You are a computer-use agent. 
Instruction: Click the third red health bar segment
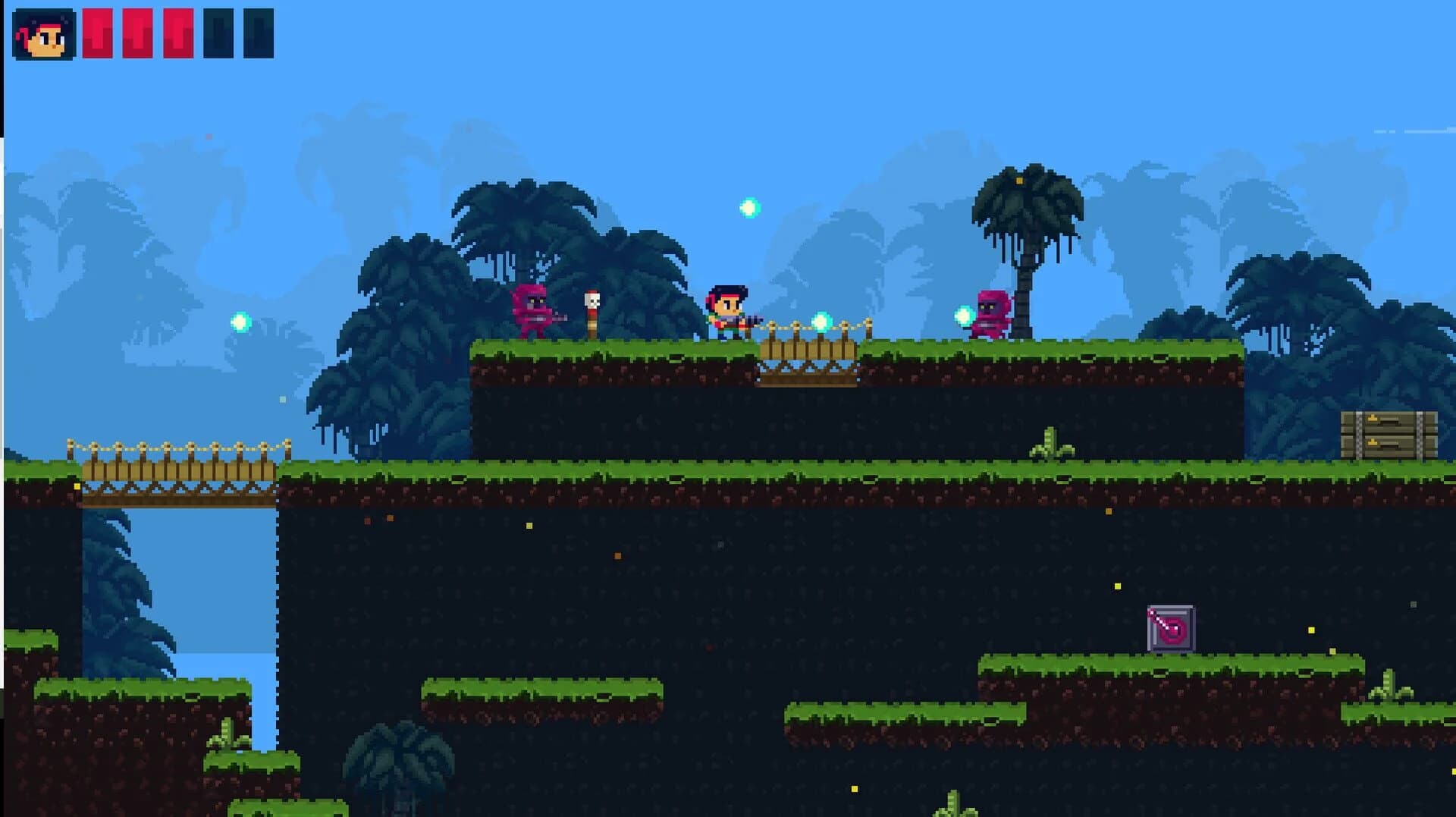[x=177, y=32]
